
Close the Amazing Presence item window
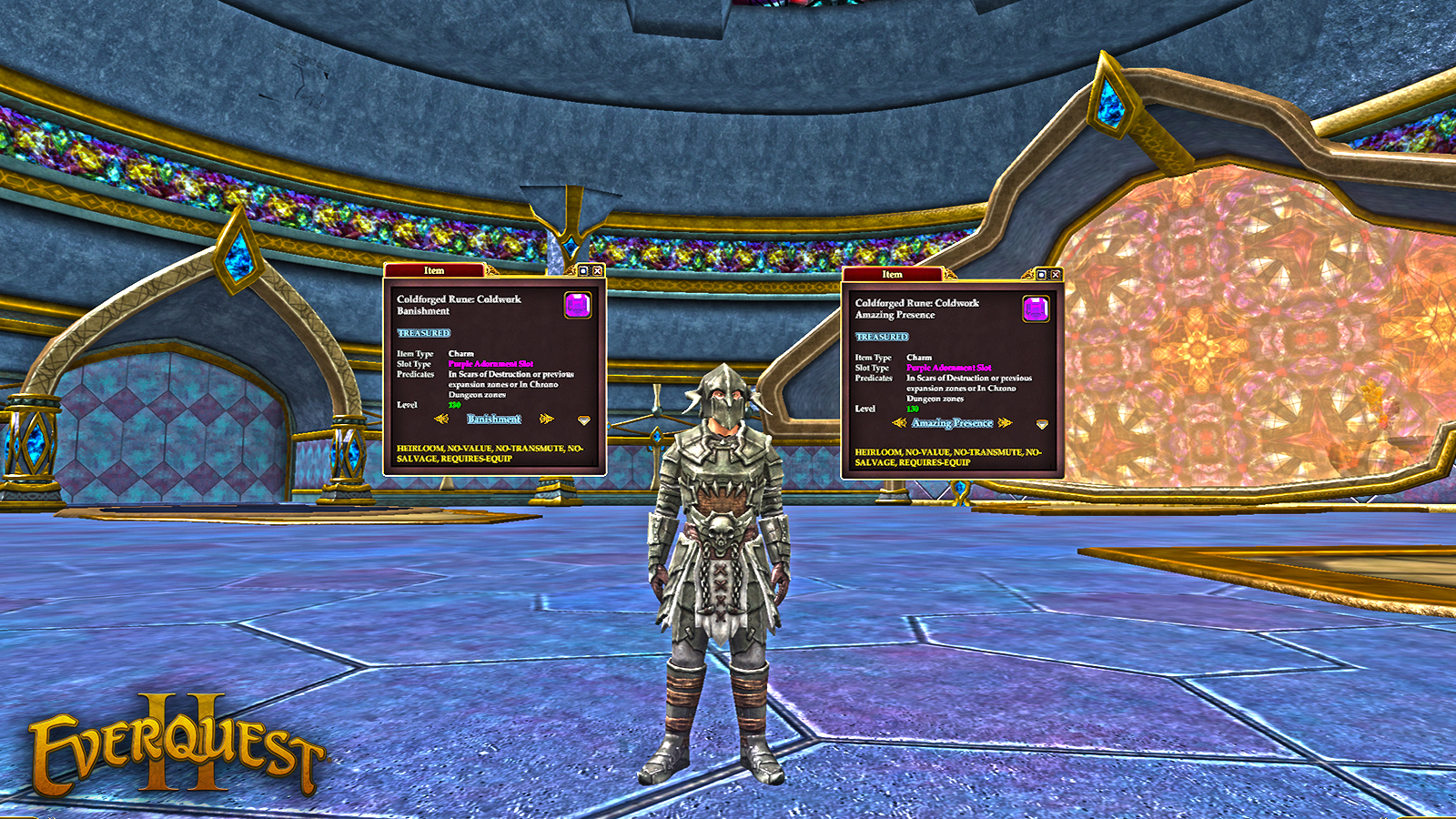[1056, 274]
